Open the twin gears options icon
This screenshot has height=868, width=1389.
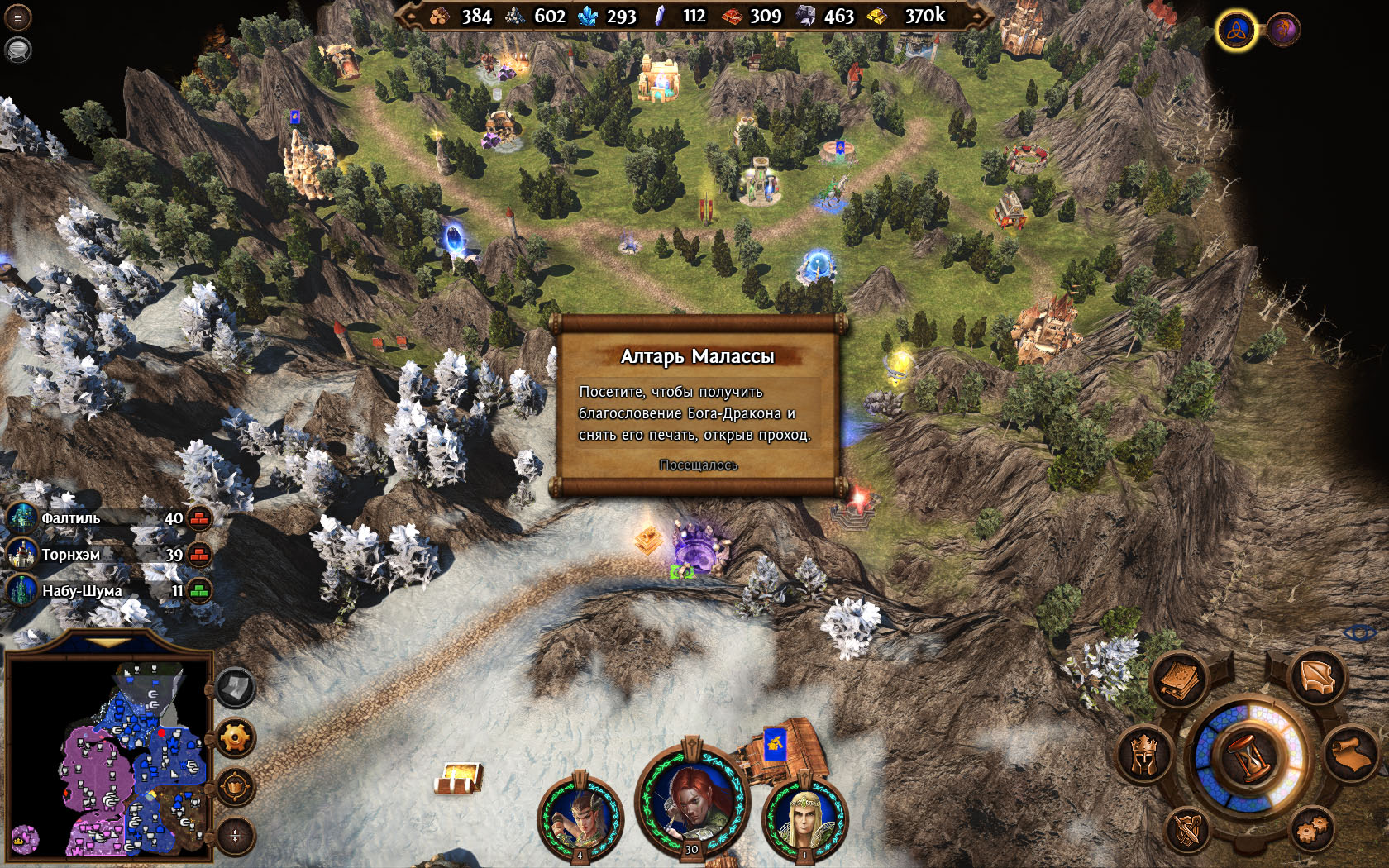(1312, 829)
